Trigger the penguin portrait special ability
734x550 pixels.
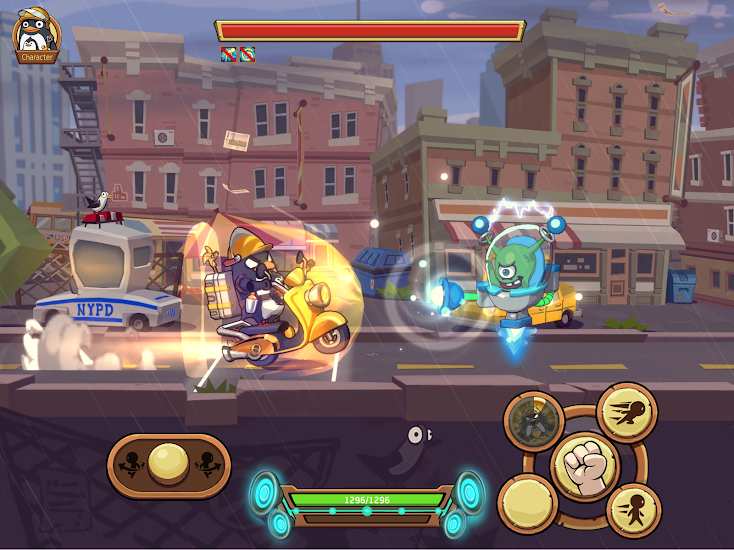click(534, 421)
